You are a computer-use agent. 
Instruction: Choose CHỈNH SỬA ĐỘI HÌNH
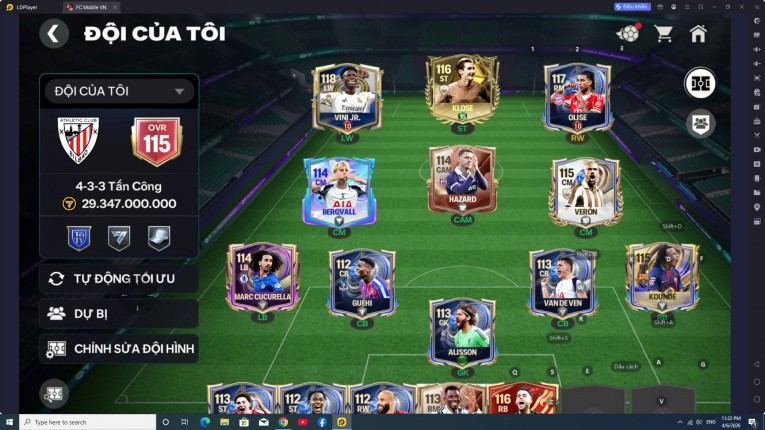click(119, 349)
